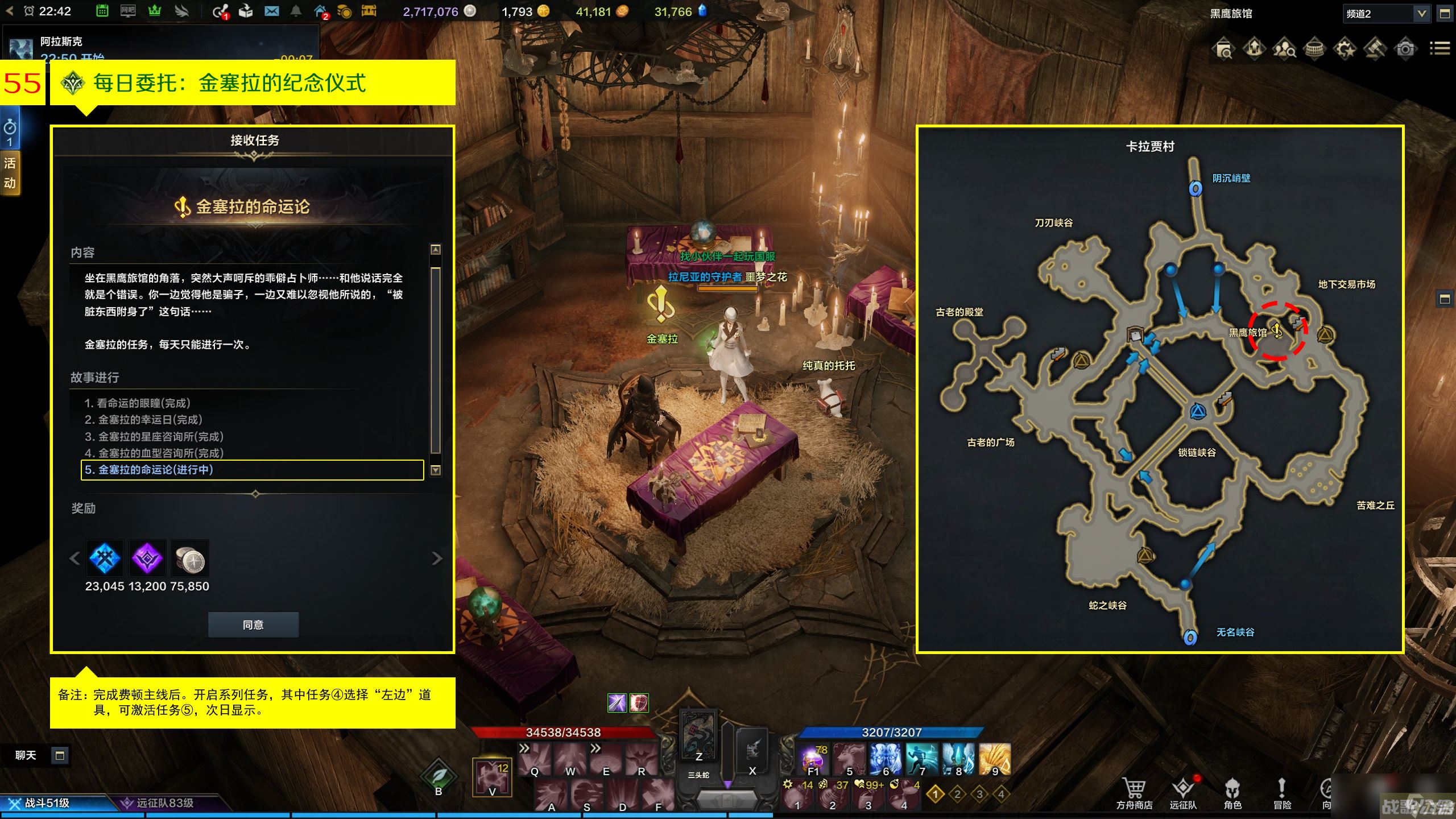The image size is (1456, 819).
Task: Open the 角色 character menu
Action: click(1232, 792)
